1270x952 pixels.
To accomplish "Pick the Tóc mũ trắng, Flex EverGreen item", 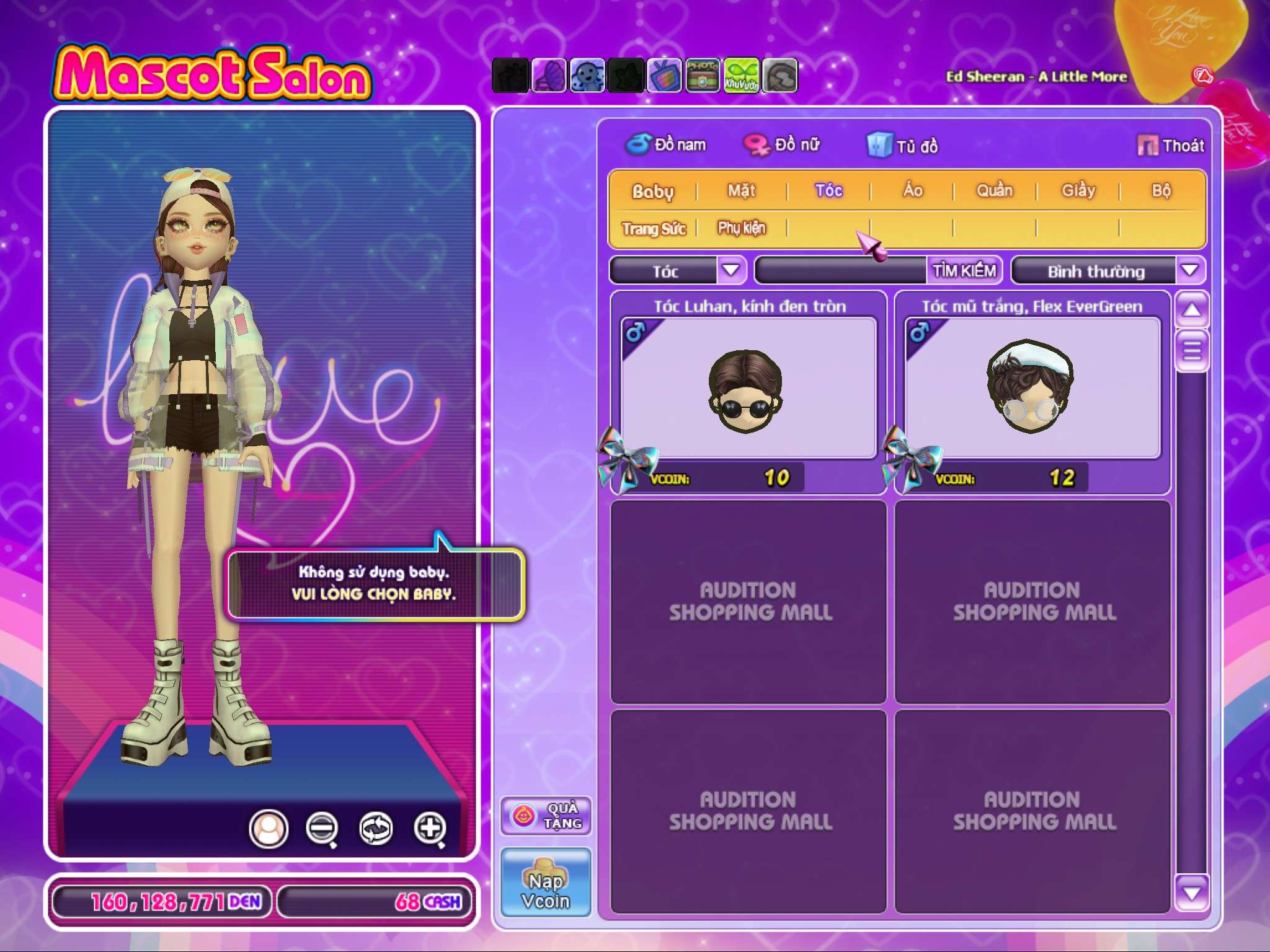I will click(x=1032, y=389).
